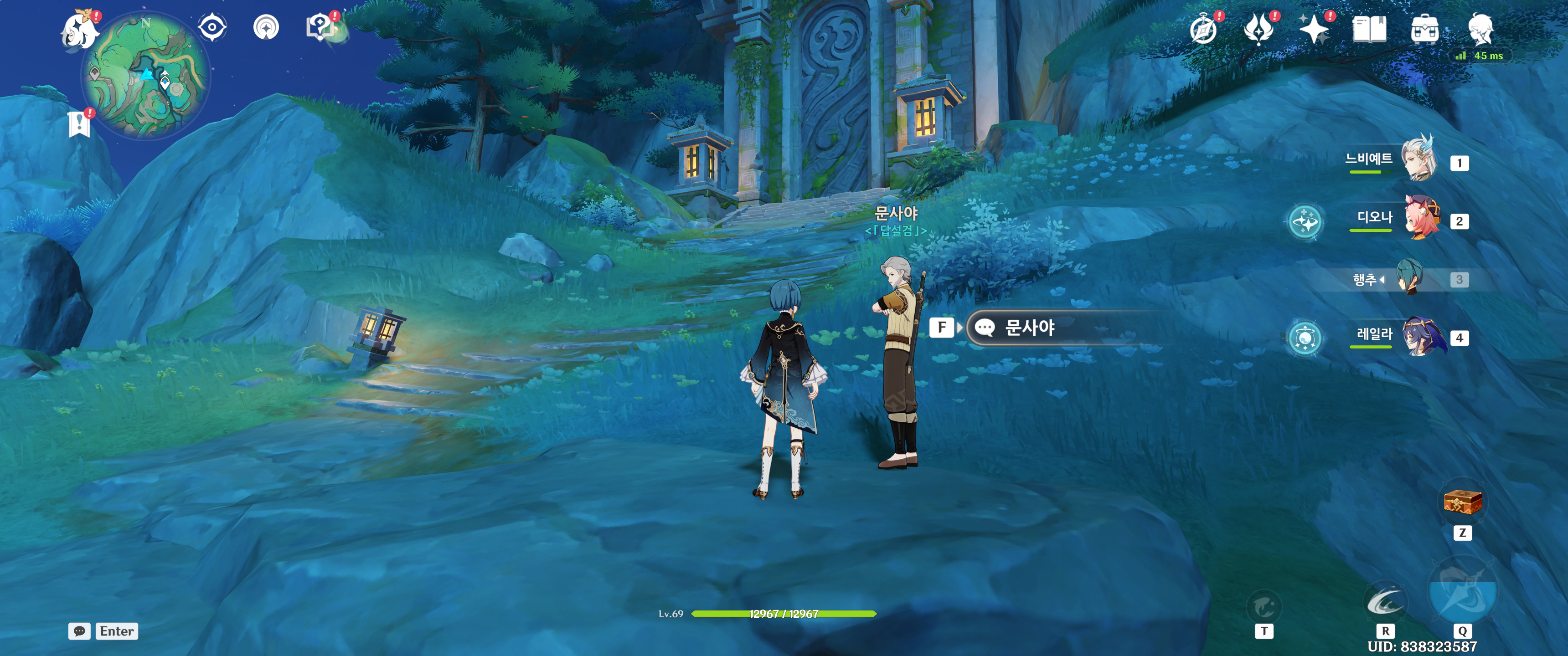Image resolution: width=1568 pixels, height=656 pixels.
Task: Open the inventory backpack icon
Action: pyautogui.click(x=1424, y=29)
